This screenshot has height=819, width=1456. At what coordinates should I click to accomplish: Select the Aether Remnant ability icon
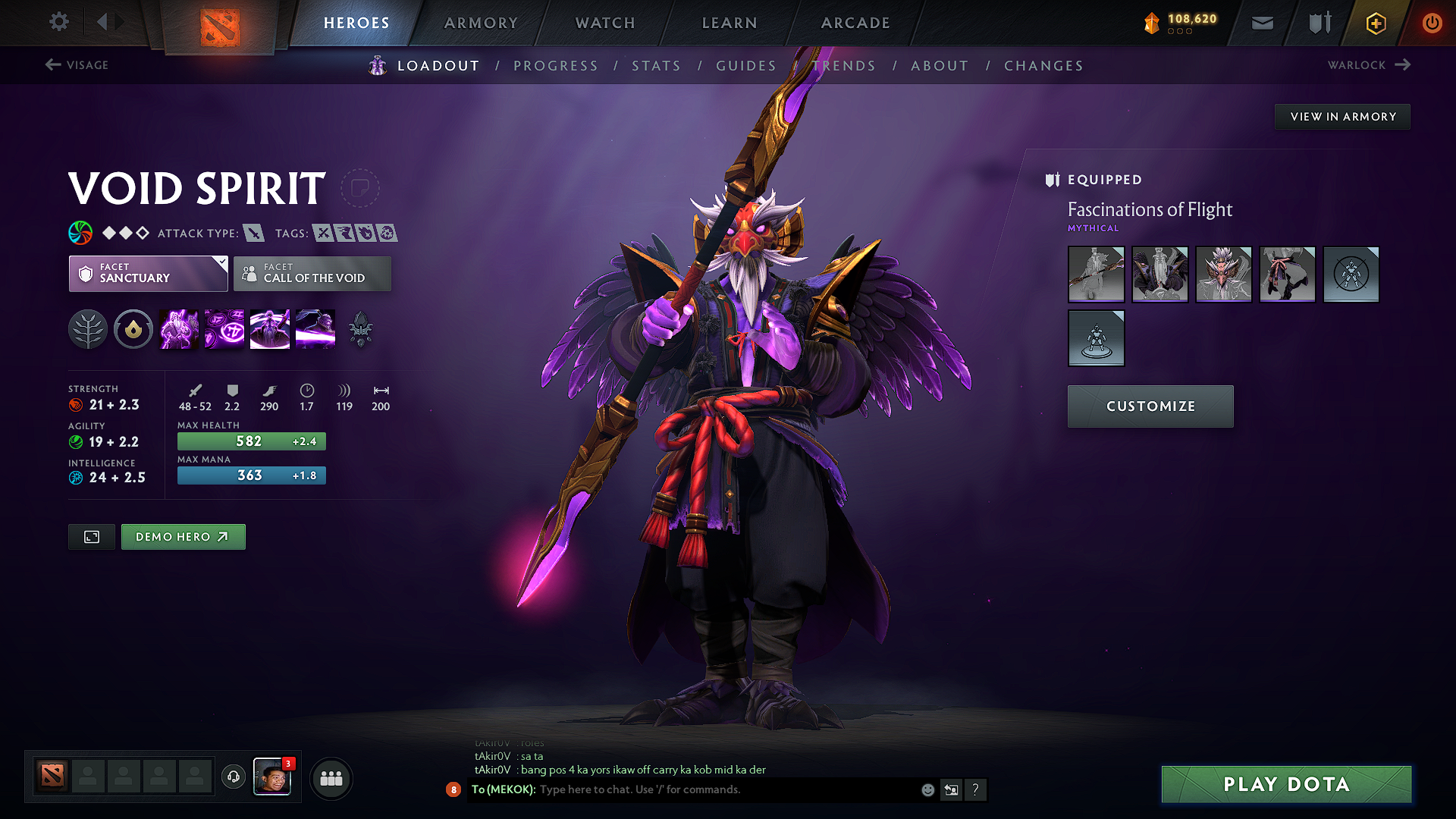[178, 328]
